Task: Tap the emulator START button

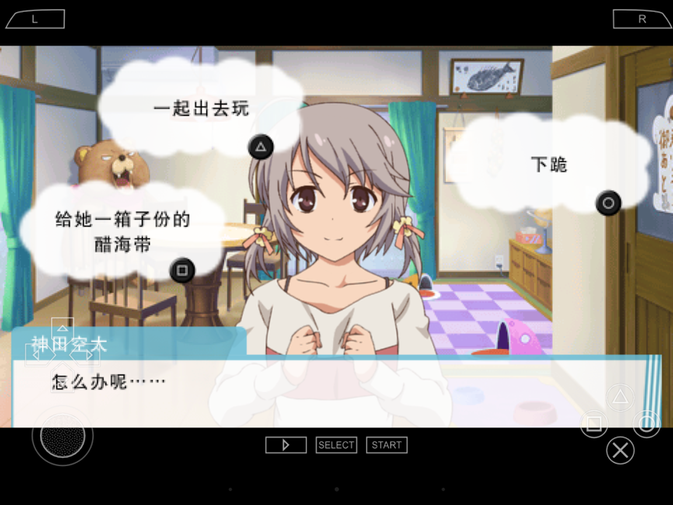Action: coord(386,445)
